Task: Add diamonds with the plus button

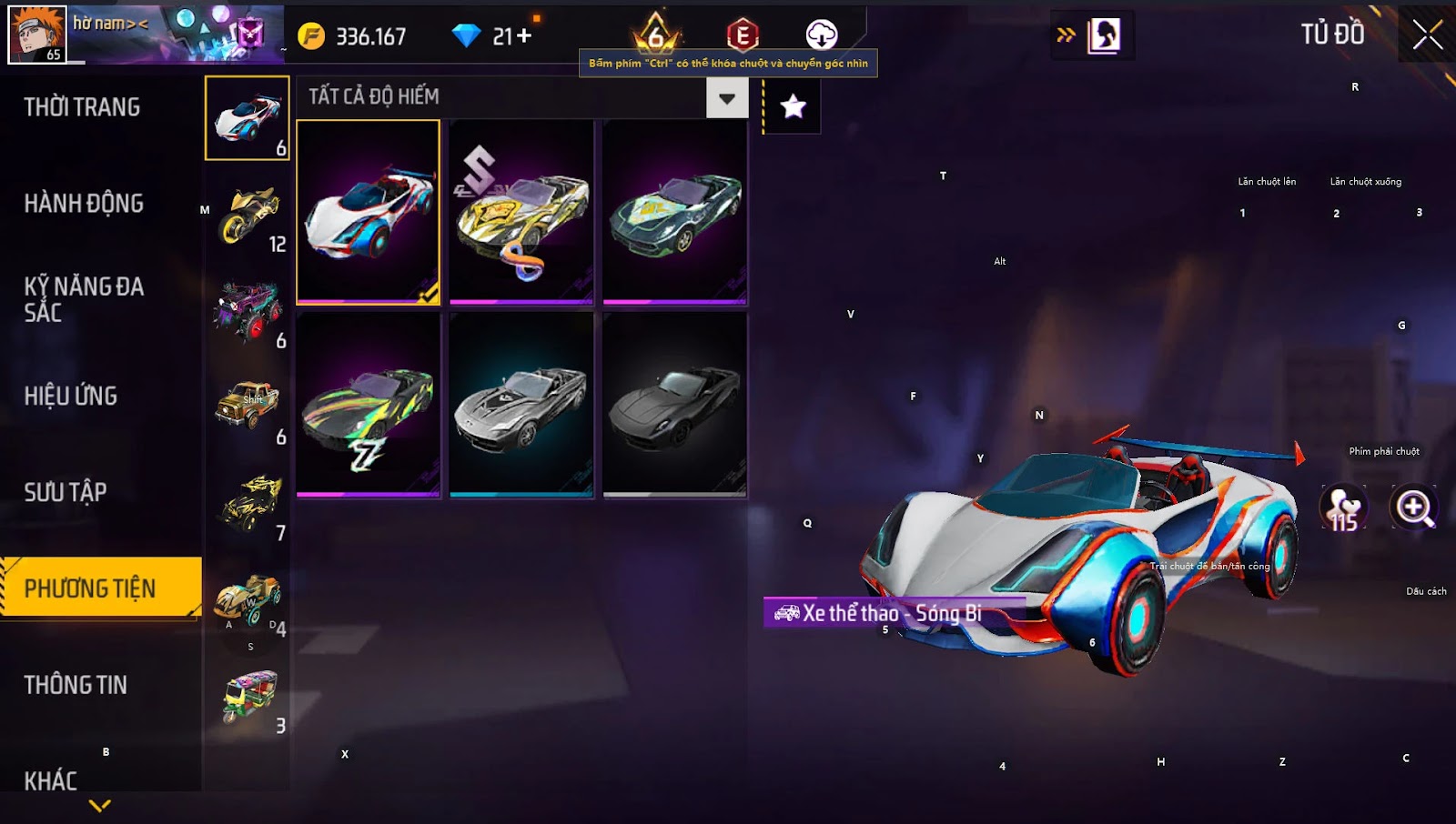Action: click(x=524, y=36)
